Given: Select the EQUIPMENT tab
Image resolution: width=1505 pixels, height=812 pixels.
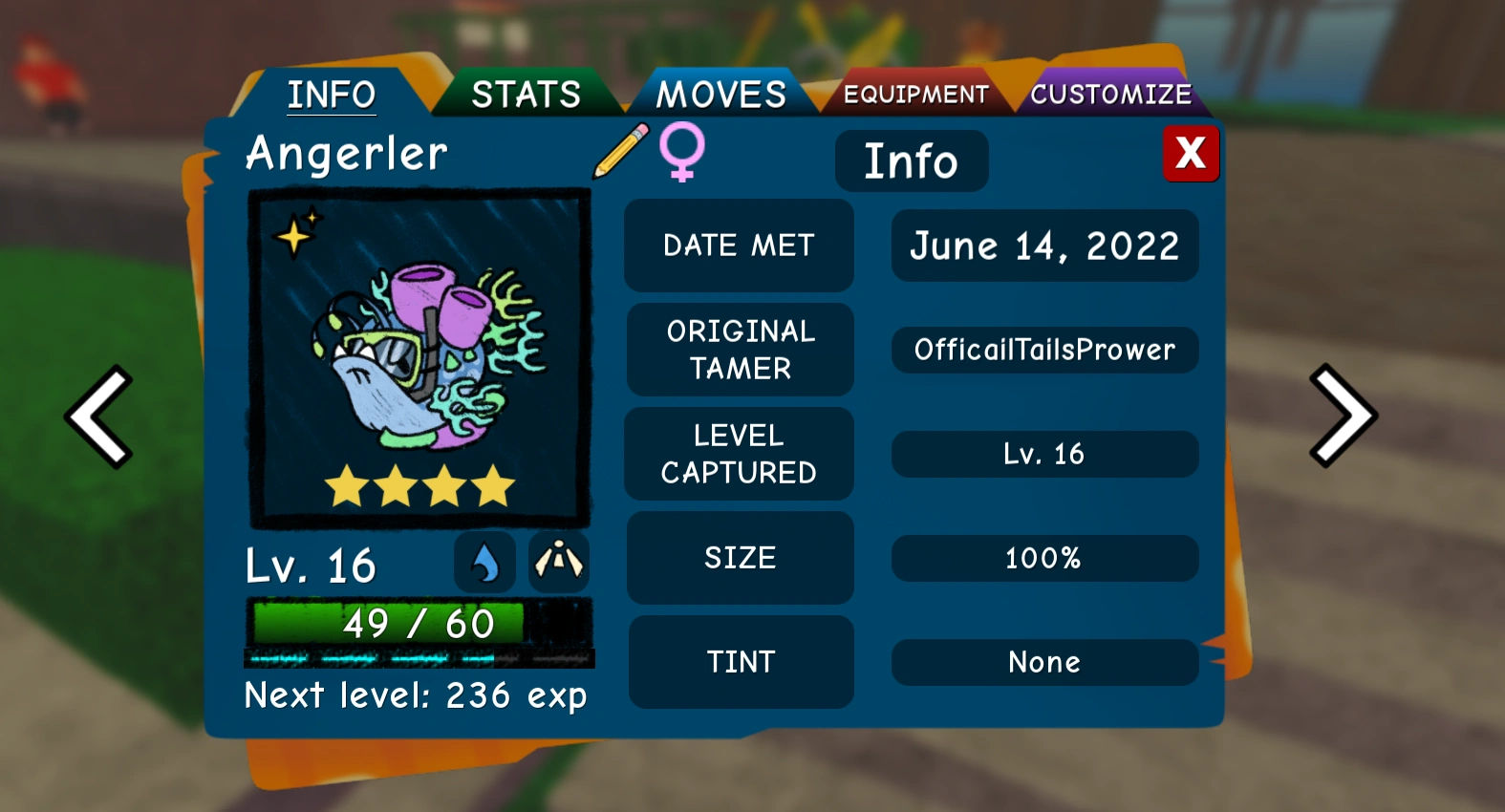Looking at the screenshot, I should pos(913,94).
